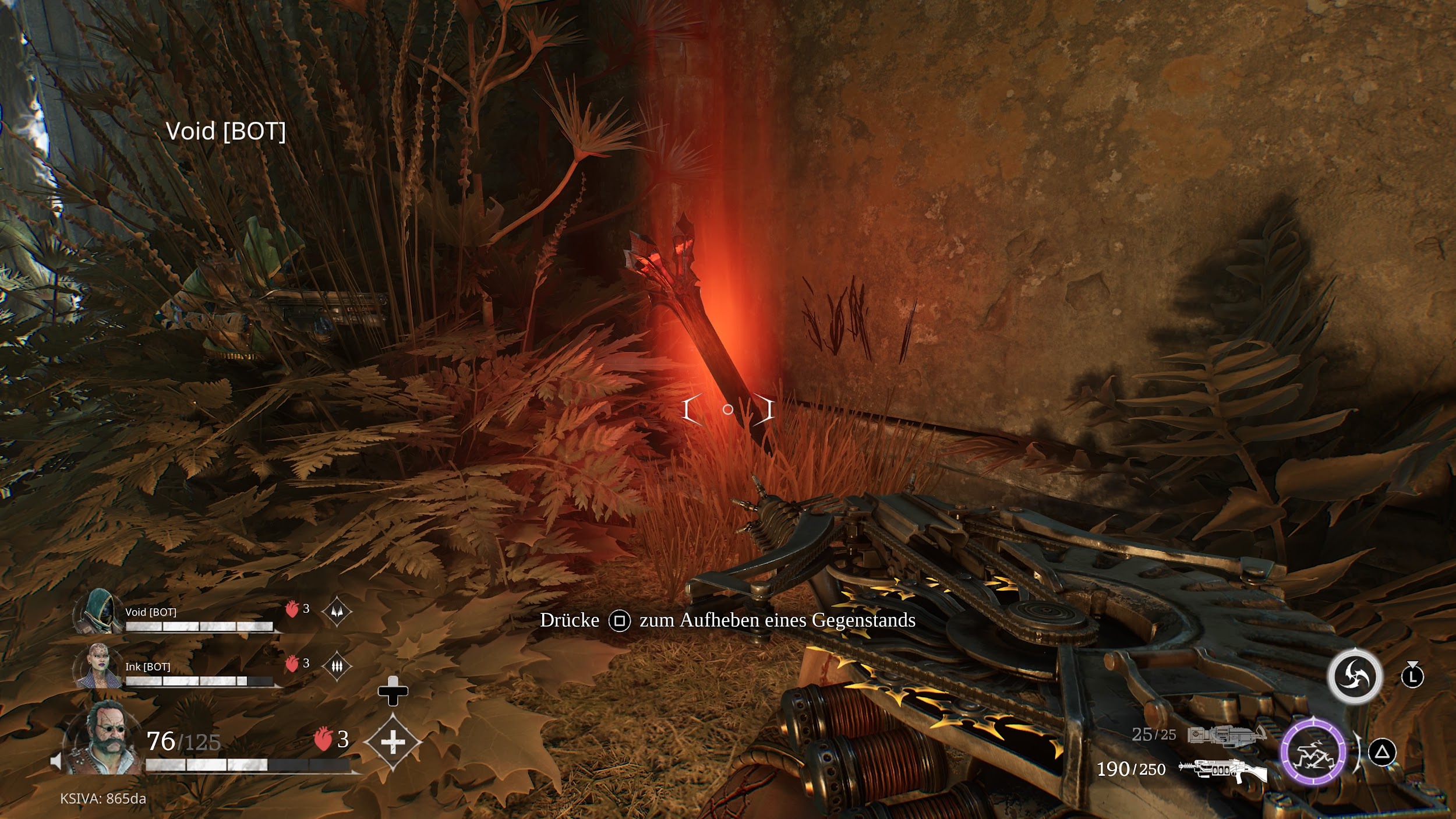Activate the purple-ringed lightning ability
The width and height of the screenshot is (1456, 819).
[x=1313, y=752]
